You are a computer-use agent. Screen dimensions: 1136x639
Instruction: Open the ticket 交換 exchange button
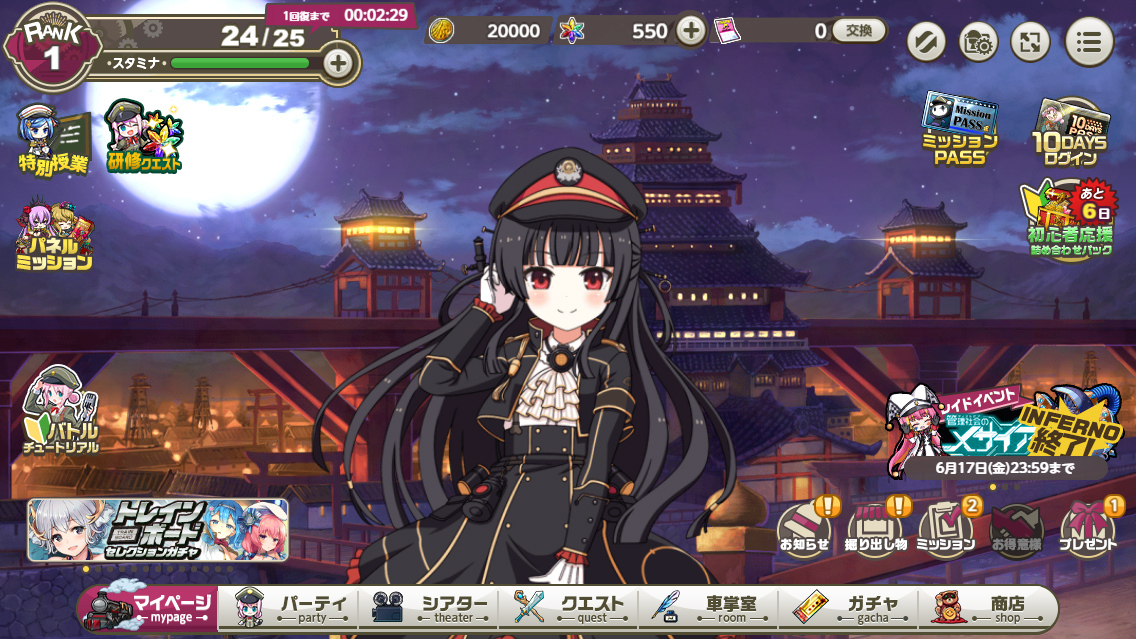click(858, 31)
